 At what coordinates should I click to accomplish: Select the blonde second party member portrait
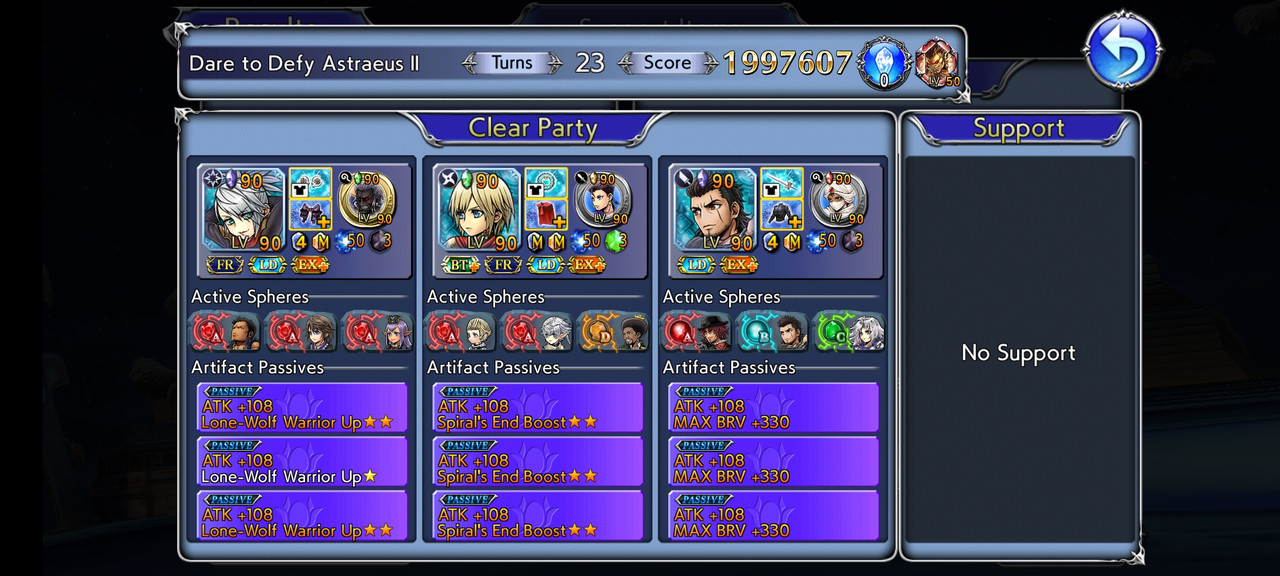pyautogui.click(x=479, y=209)
